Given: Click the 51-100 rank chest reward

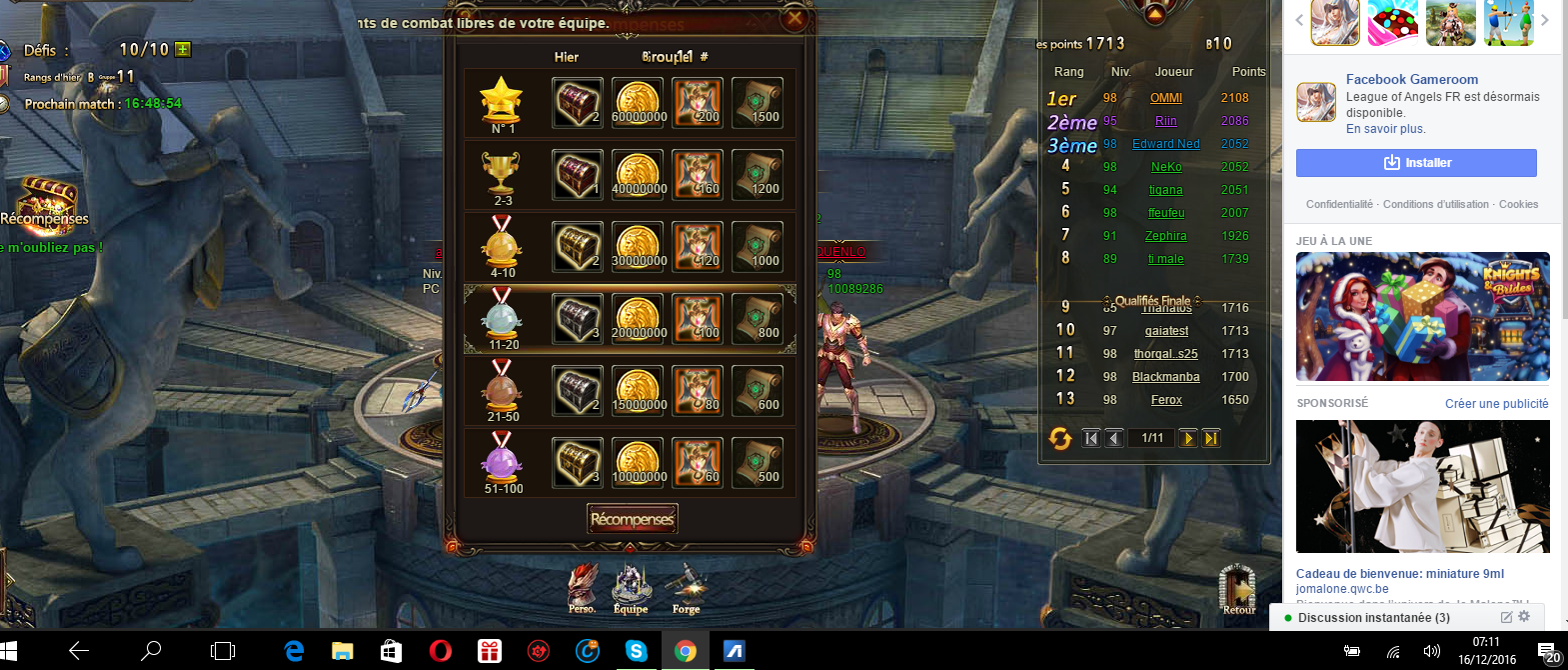Looking at the screenshot, I should pyautogui.click(x=578, y=464).
